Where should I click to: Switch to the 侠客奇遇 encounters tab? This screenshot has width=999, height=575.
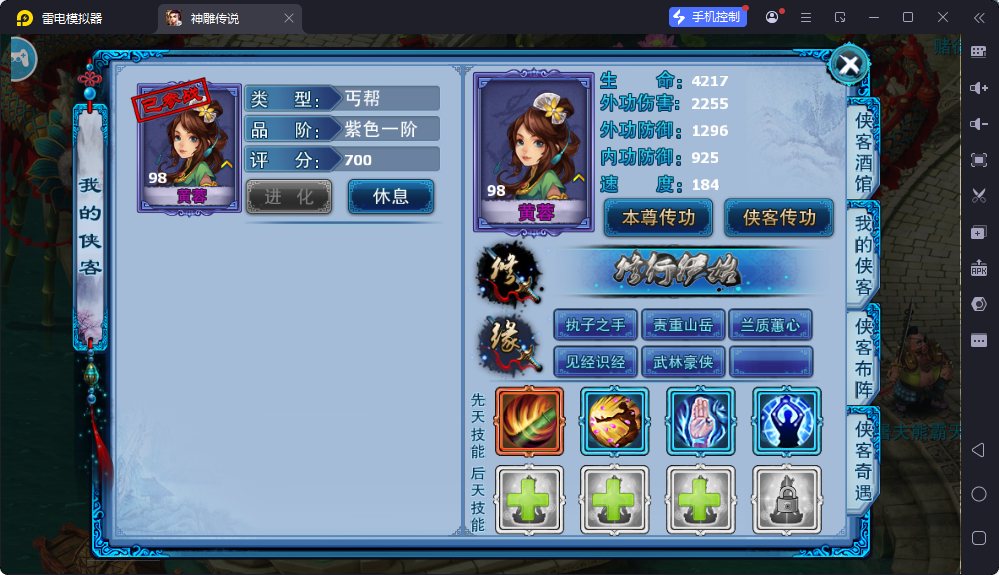863,460
